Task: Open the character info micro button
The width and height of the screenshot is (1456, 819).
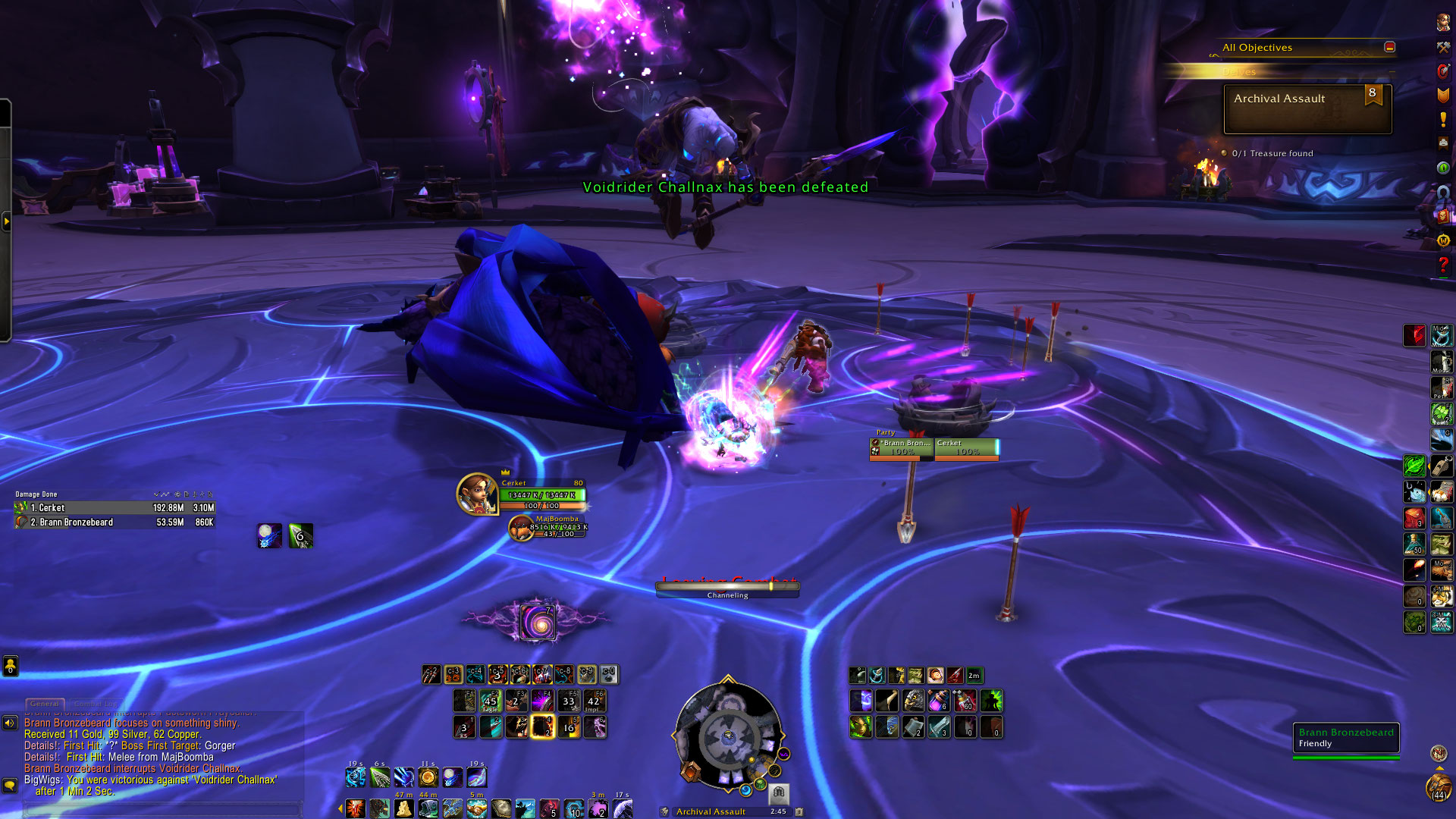Action: click(1443, 23)
